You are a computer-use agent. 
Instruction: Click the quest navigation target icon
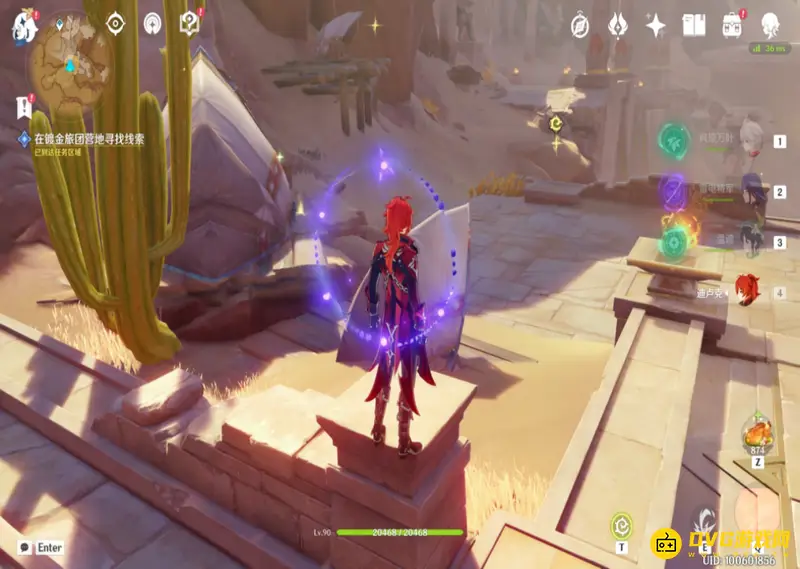pyautogui.click(x=115, y=22)
